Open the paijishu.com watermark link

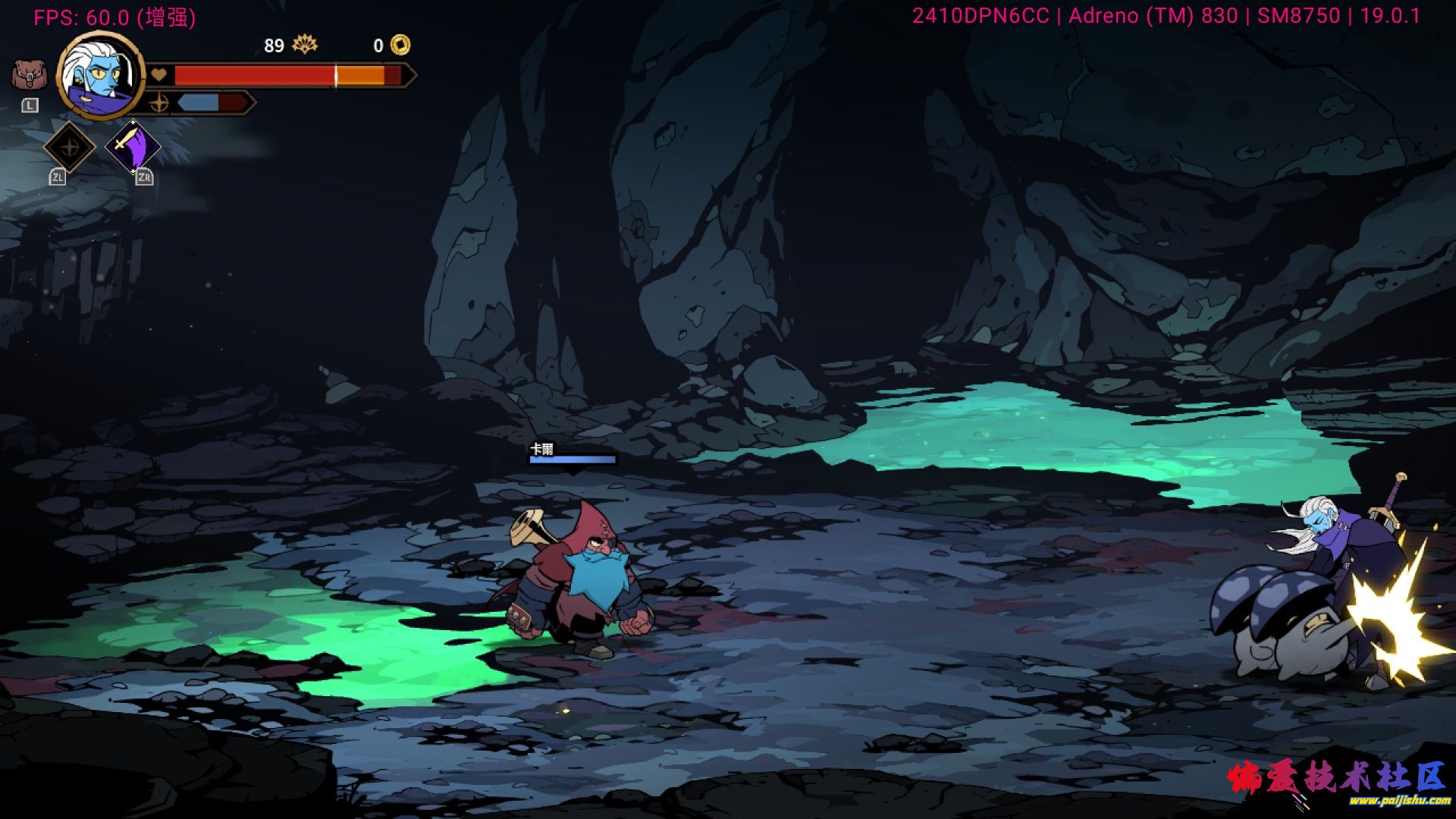1399,800
